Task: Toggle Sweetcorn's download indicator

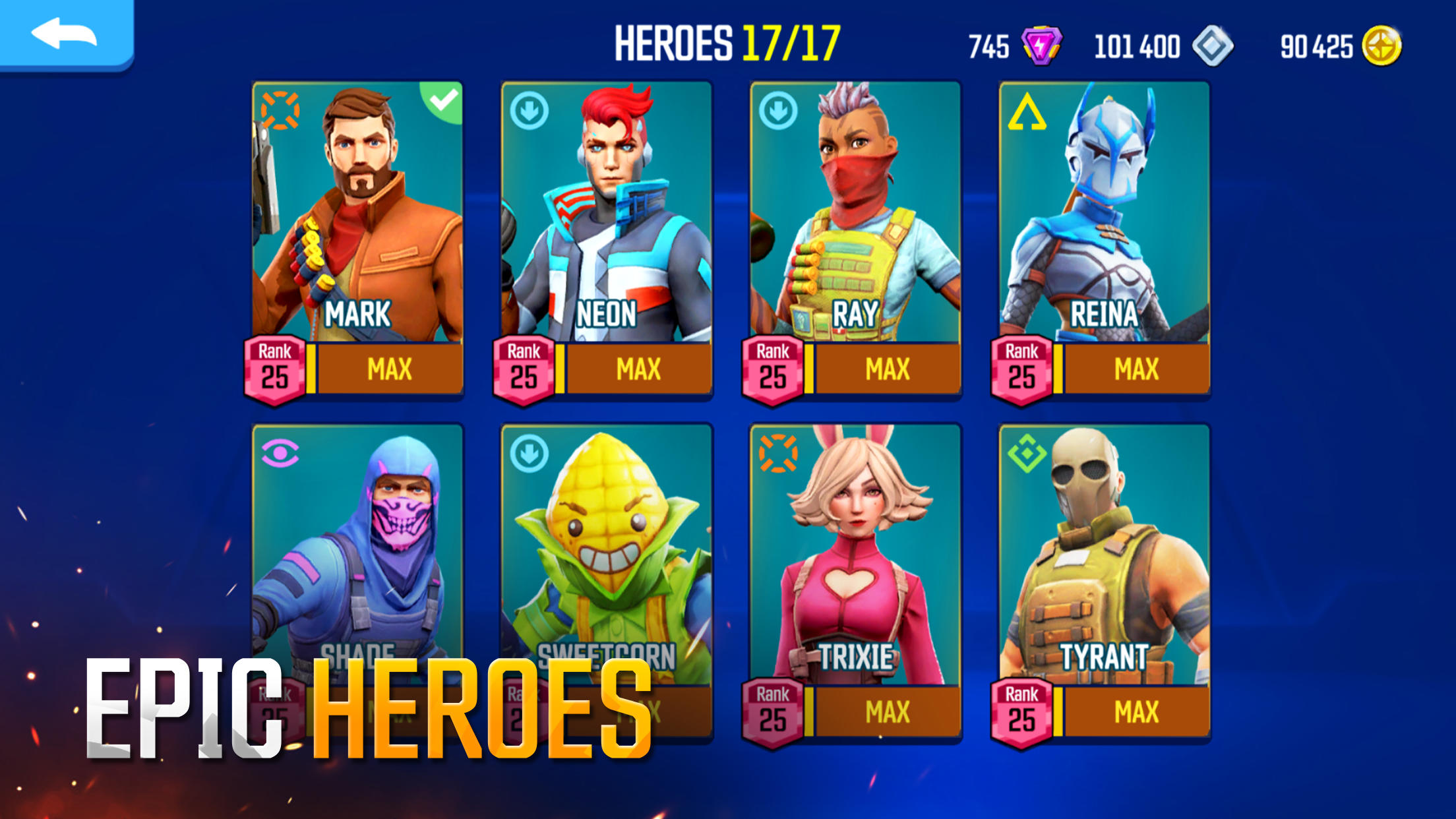Action: pos(529,453)
